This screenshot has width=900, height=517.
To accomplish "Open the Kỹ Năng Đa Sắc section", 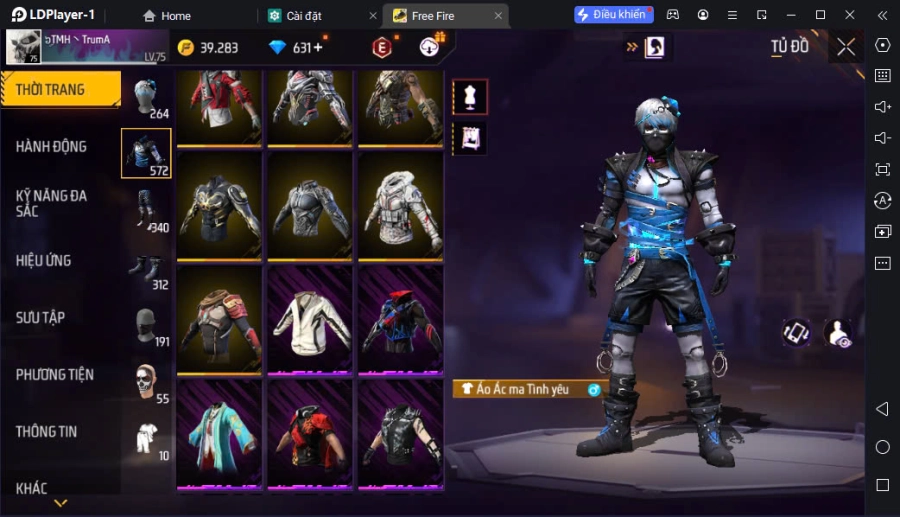I will click(x=52, y=203).
